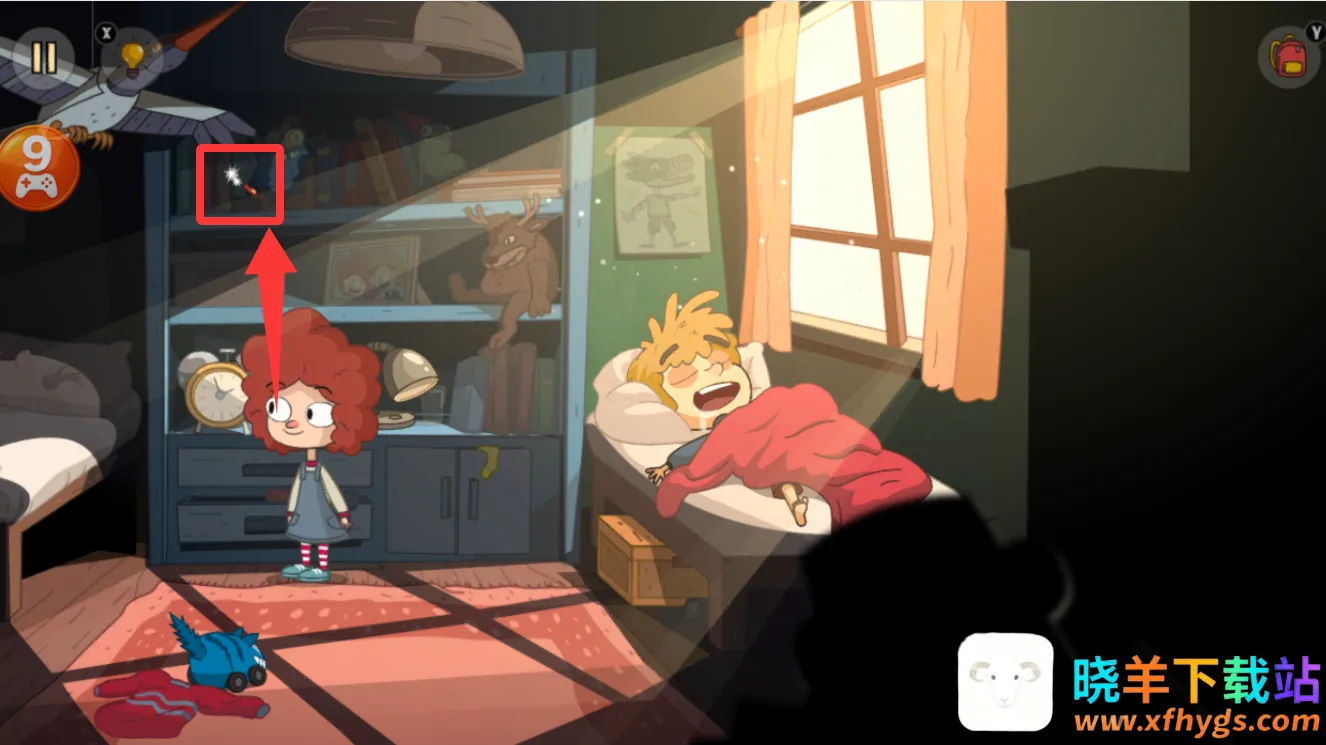
Task: Open the orange gamepad counter badge
Action: (38, 168)
